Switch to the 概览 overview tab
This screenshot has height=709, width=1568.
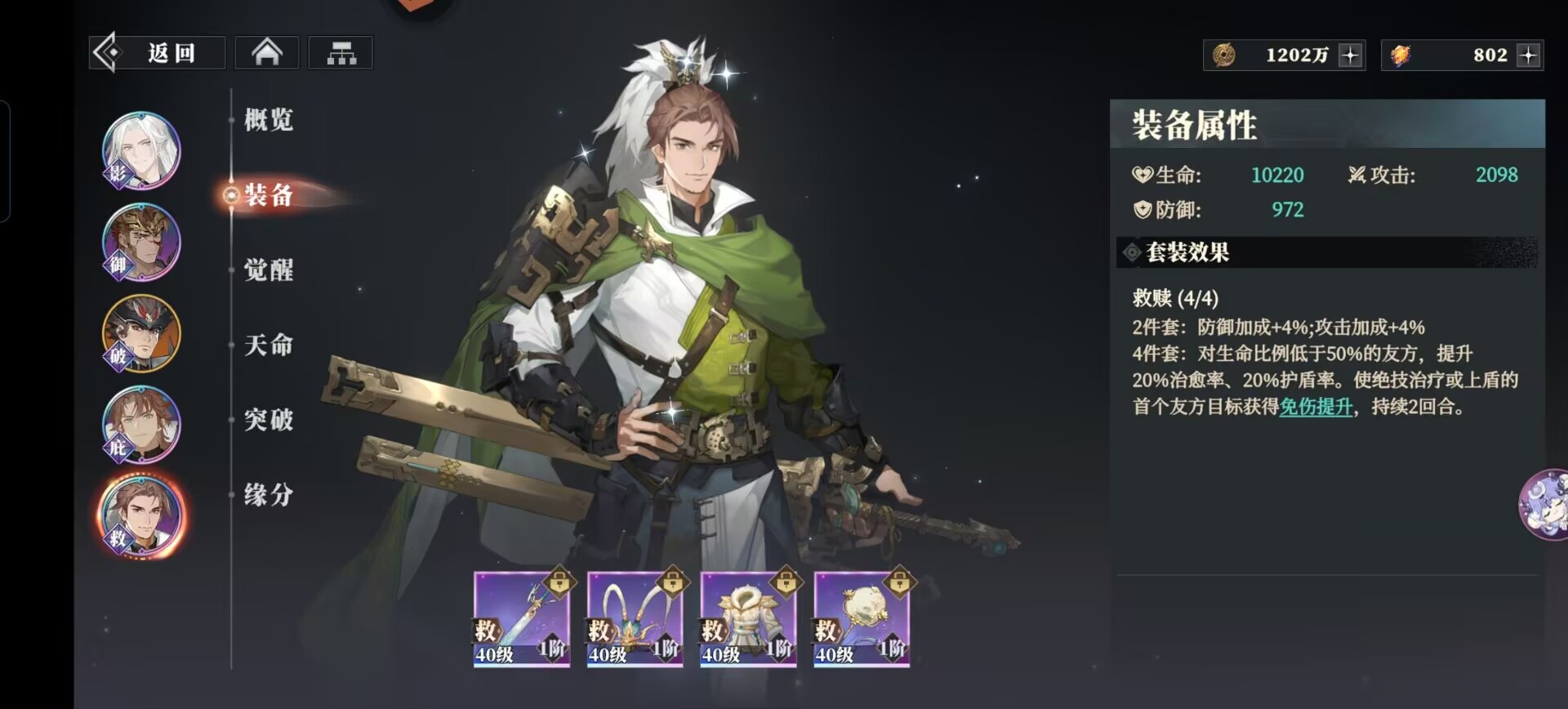click(x=269, y=120)
